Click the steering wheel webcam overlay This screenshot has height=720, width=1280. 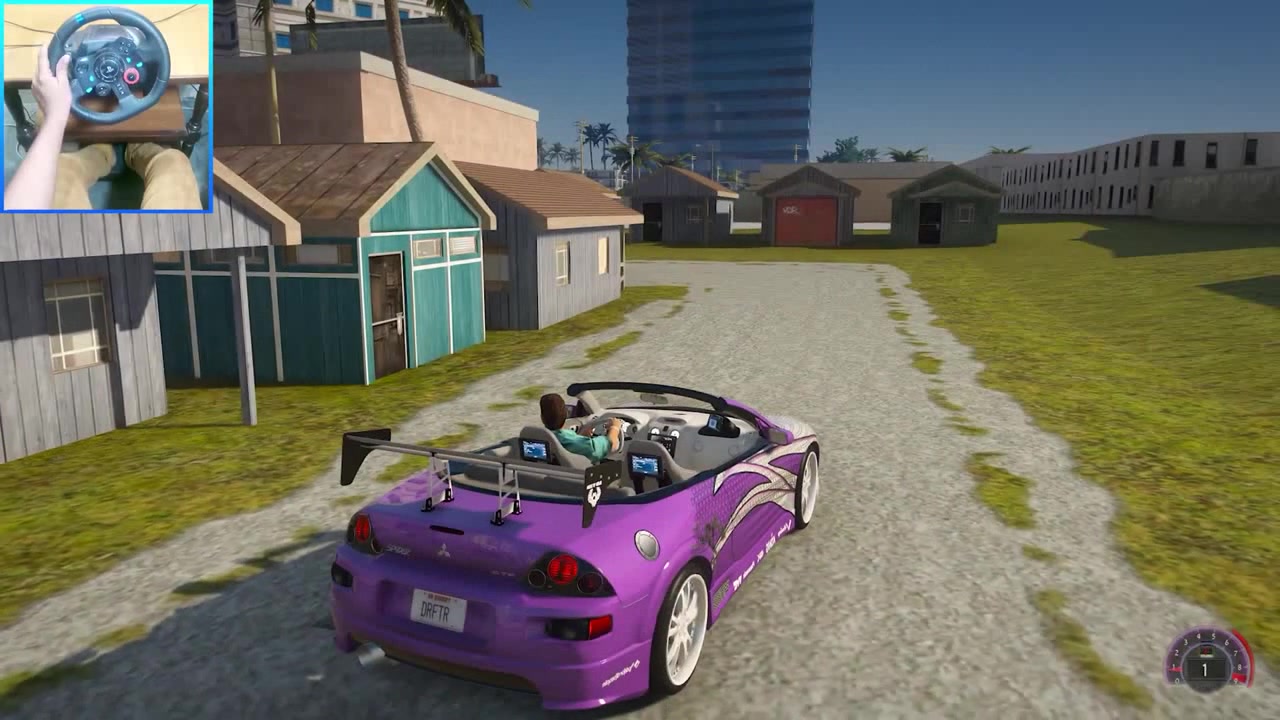pyautogui.click(x=106, y=106)
